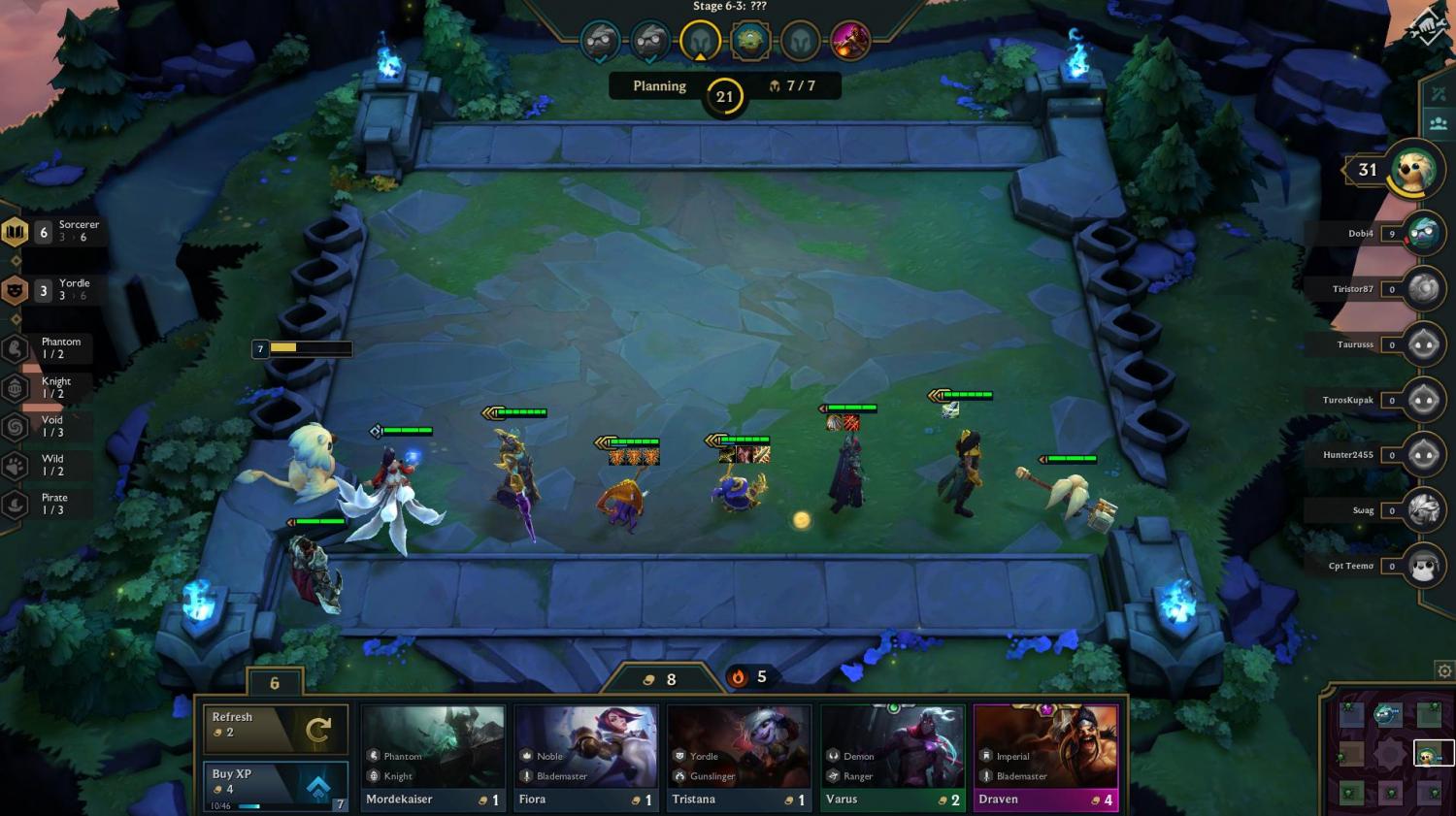Refresh the champion shop
This screenshot has width=1456, height=816.
tap(276, 729)
